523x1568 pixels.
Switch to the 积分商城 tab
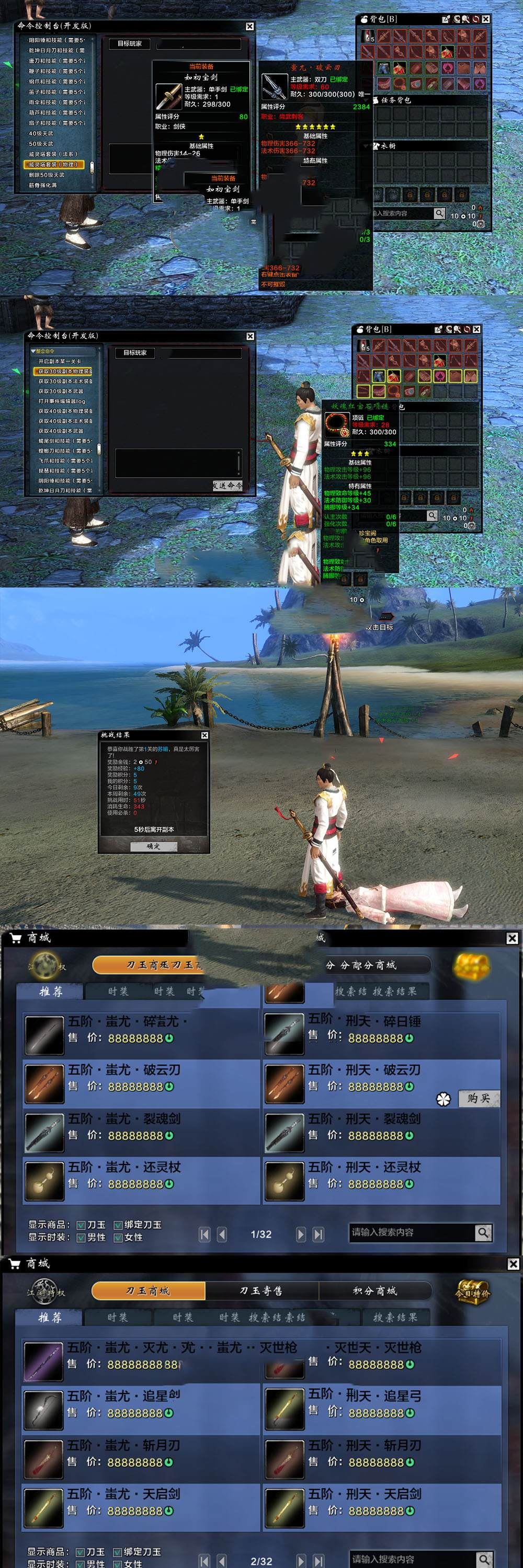[x=374, y=1290]
